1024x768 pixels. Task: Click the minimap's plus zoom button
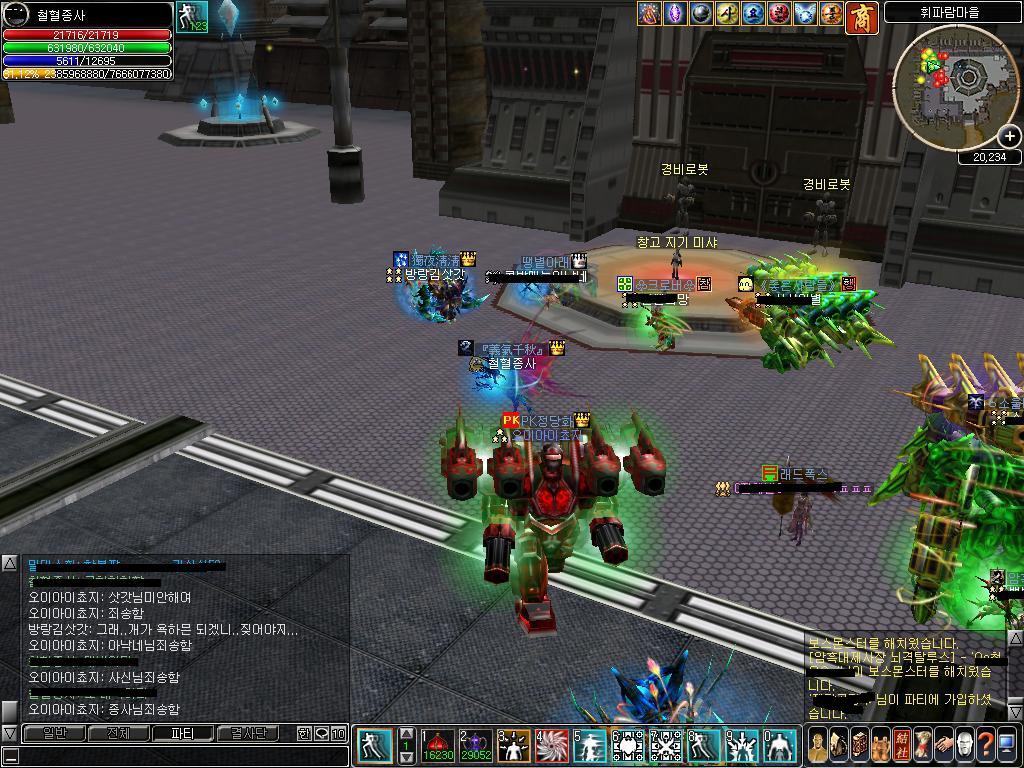tap(1010, 136)
